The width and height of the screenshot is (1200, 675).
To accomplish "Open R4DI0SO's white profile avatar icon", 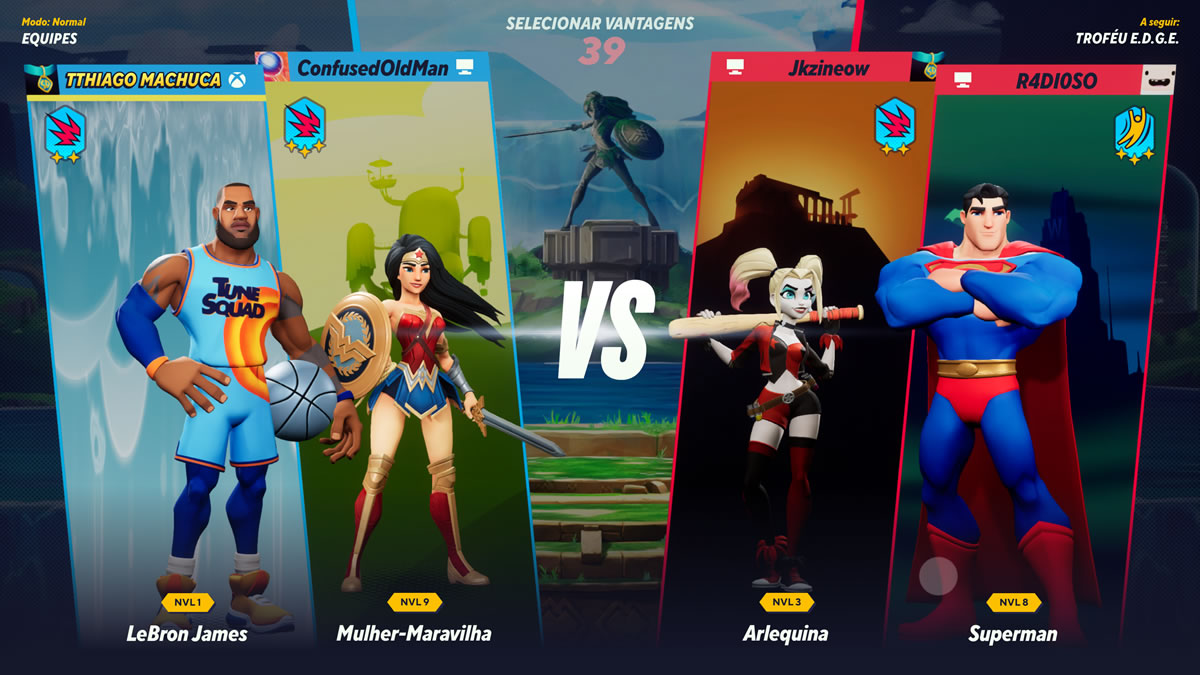I will (x=1160, y=80).
